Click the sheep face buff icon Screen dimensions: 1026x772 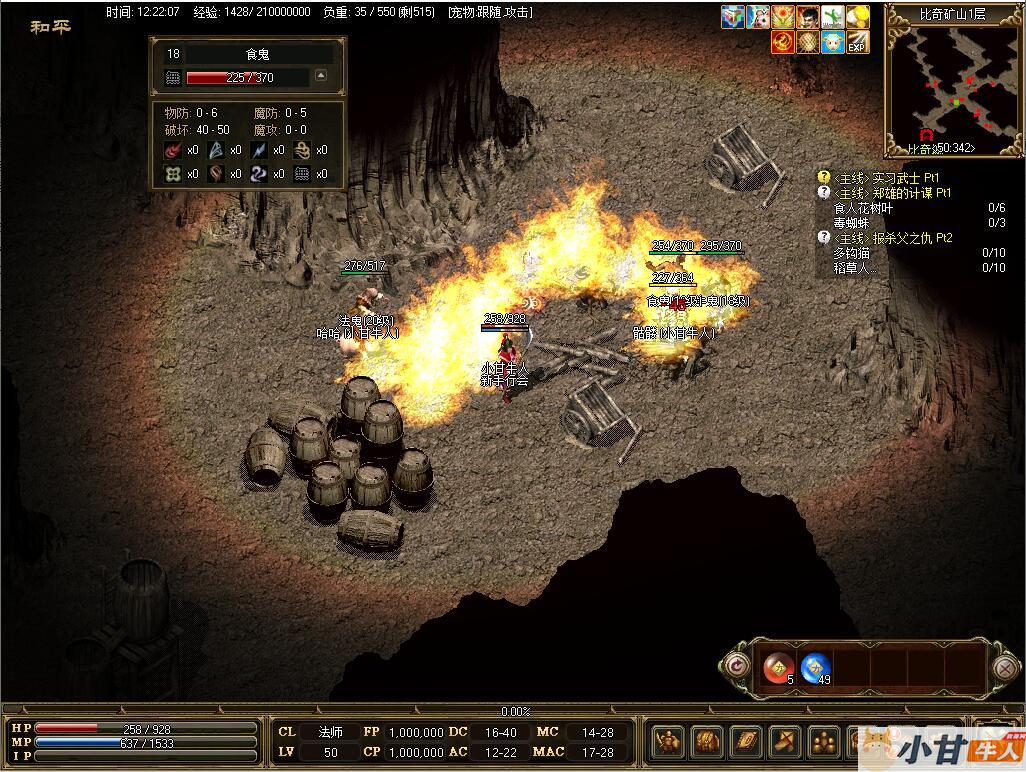[832, 42]
